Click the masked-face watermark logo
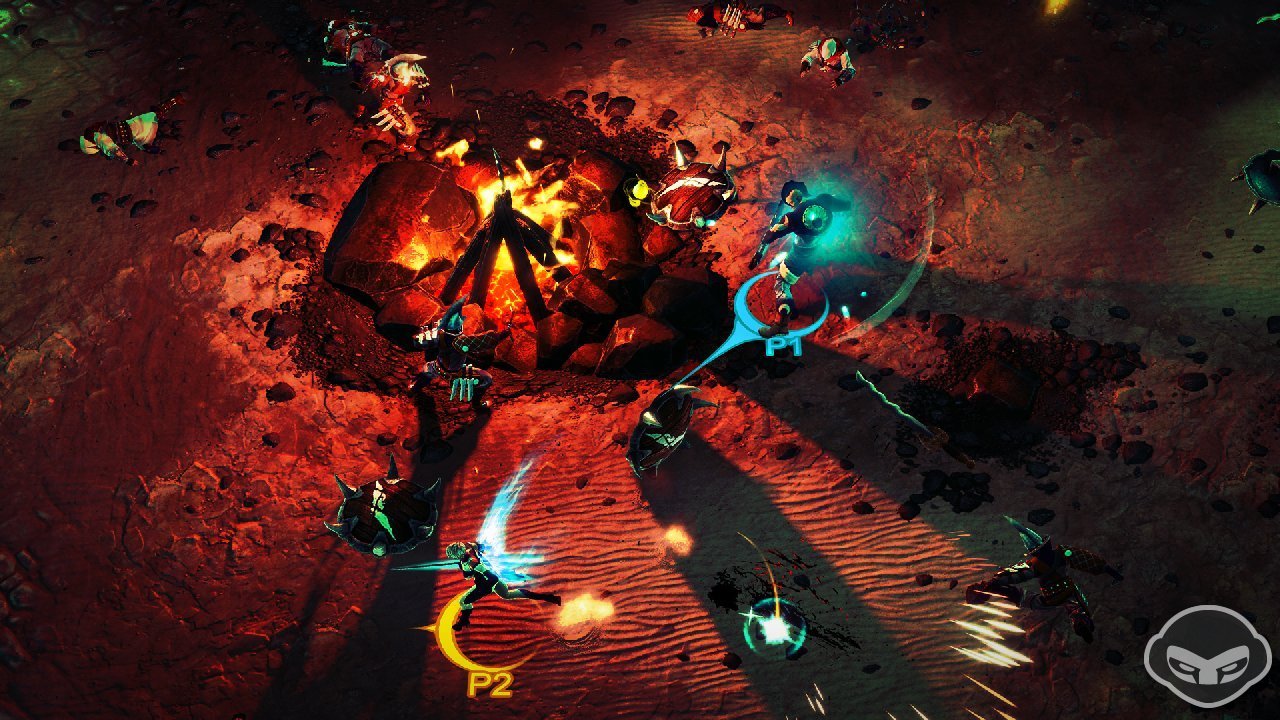 (x=1207, y=657)
